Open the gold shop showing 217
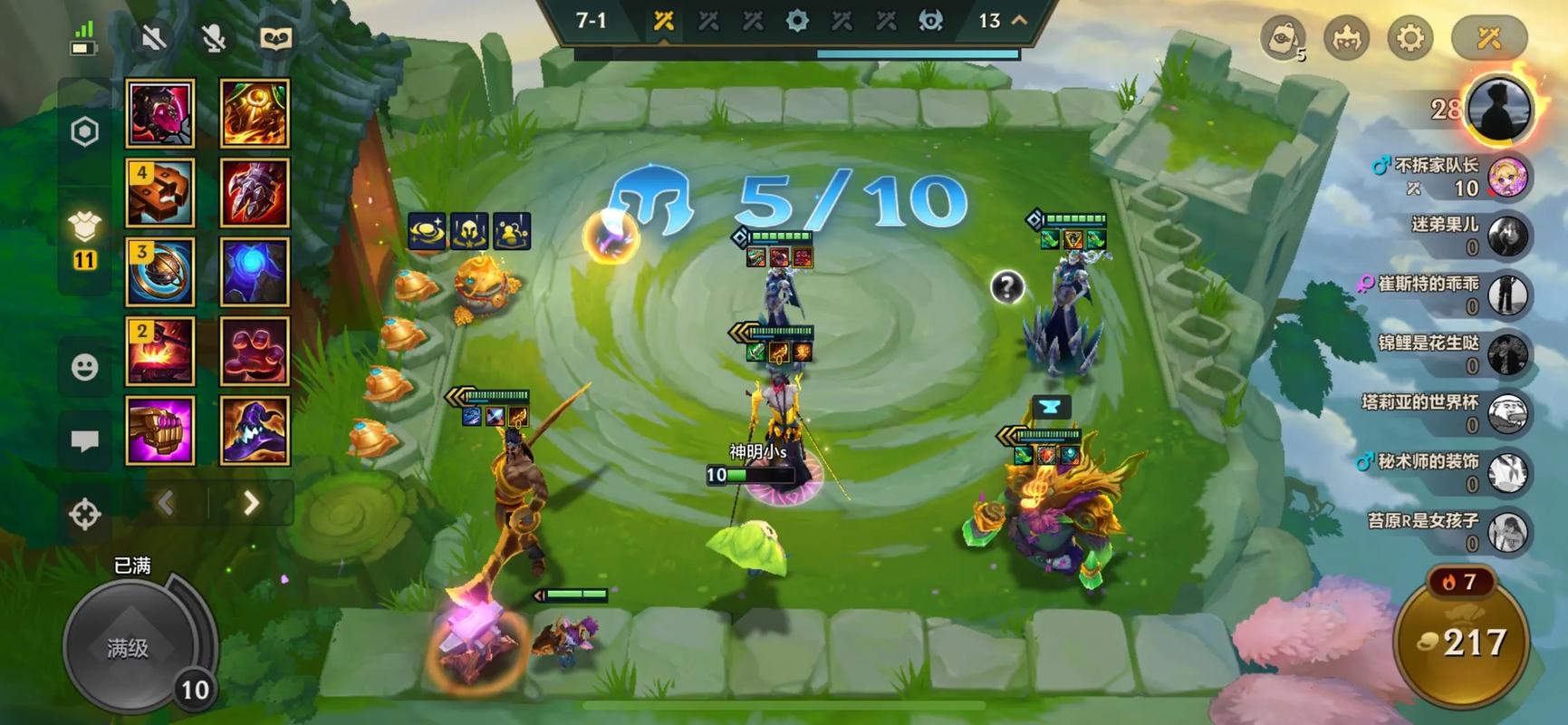 (1460, 643)
